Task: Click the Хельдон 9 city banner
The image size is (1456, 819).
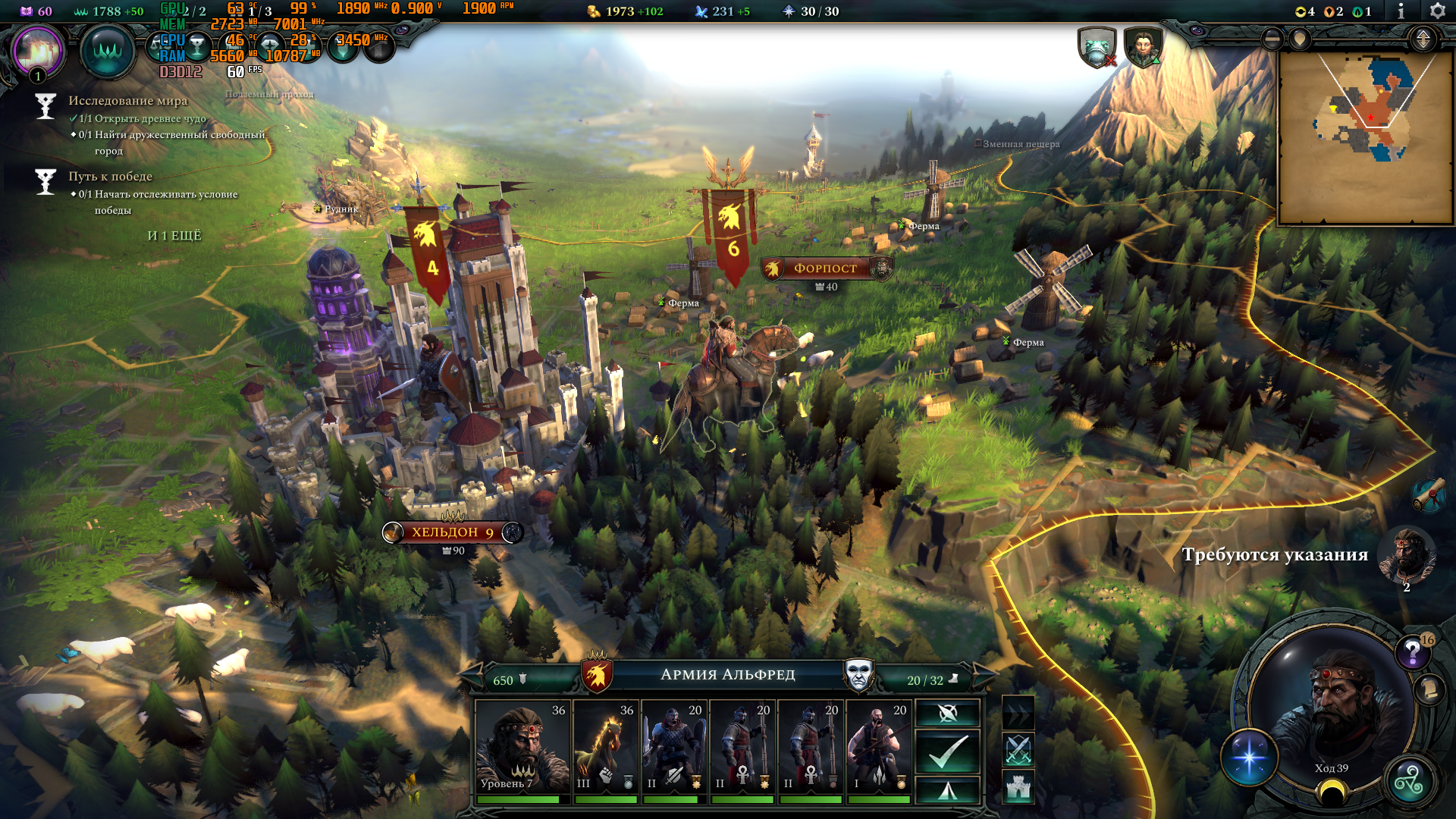Action: point(452,532)
